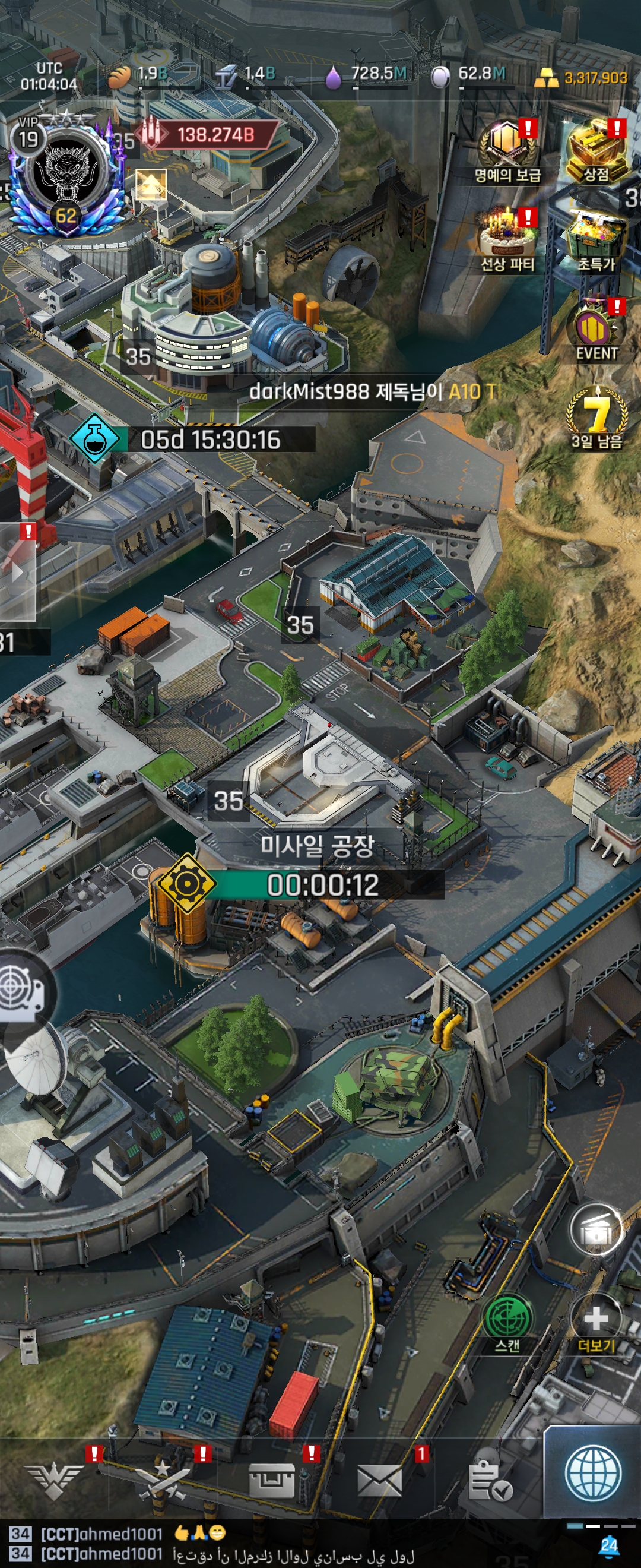Open the crossed swords battle menu
Image resolution: width=641 pixels, height=1568 pixels.
[x=162, y=1480]
